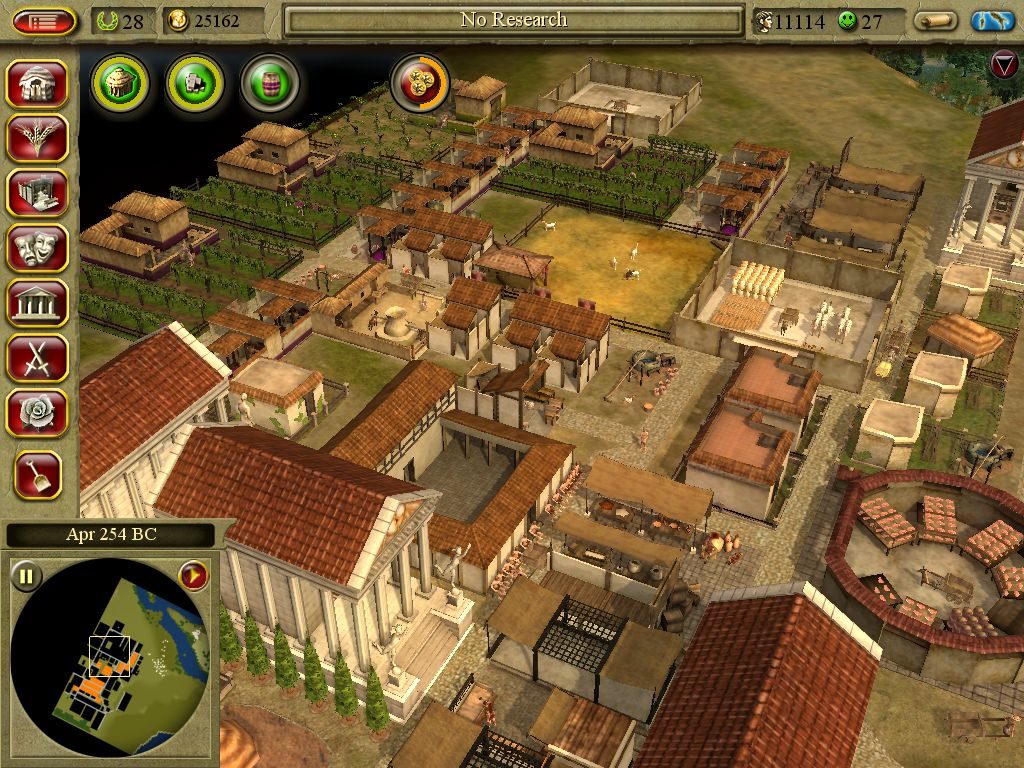This screenshot has height=768, width=1024.
Task: Open the scroll button in top bar
Action: [x=936, y=21]
